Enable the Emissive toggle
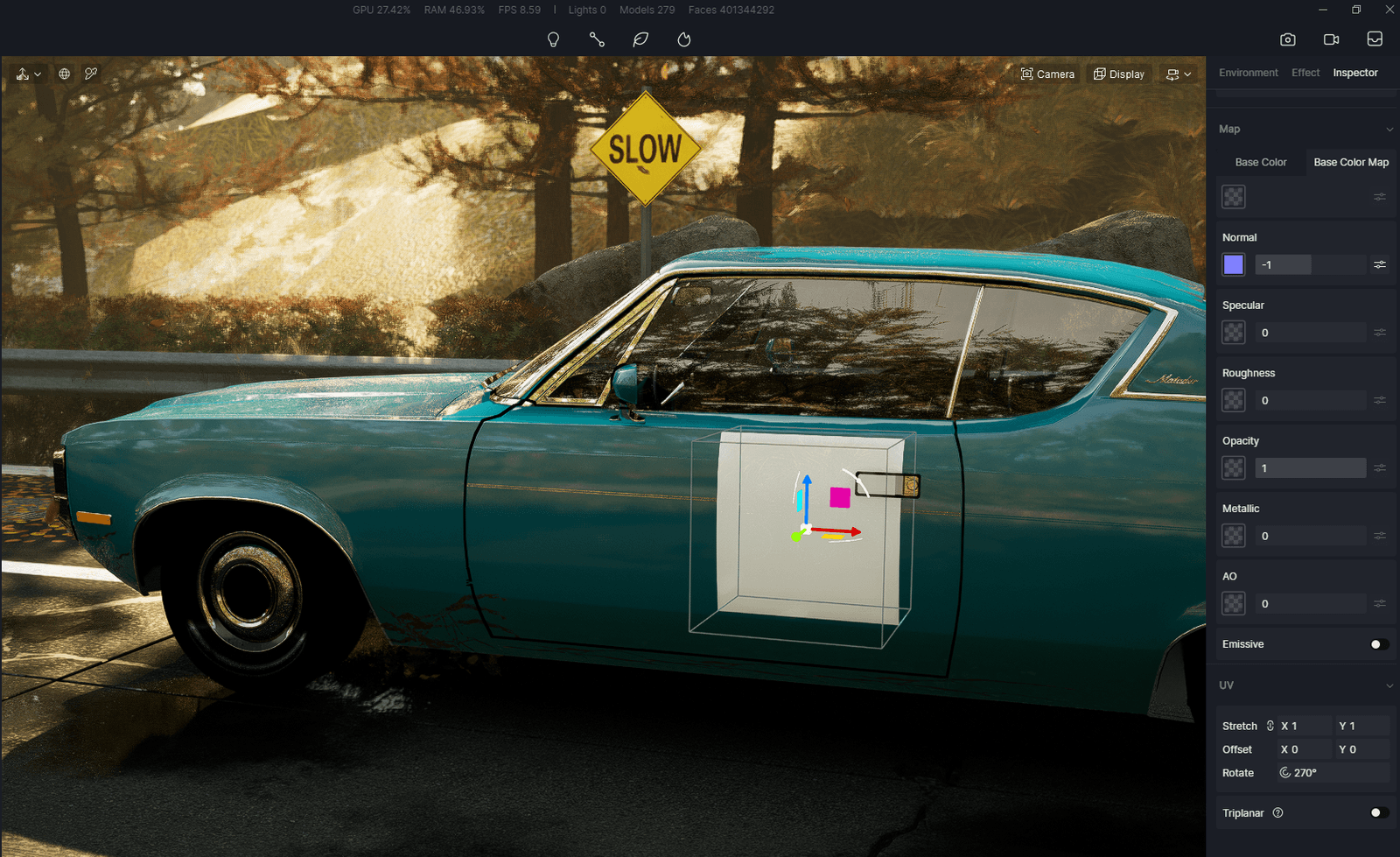Screen dimensions: 1400x857 tap(1378, 644)
